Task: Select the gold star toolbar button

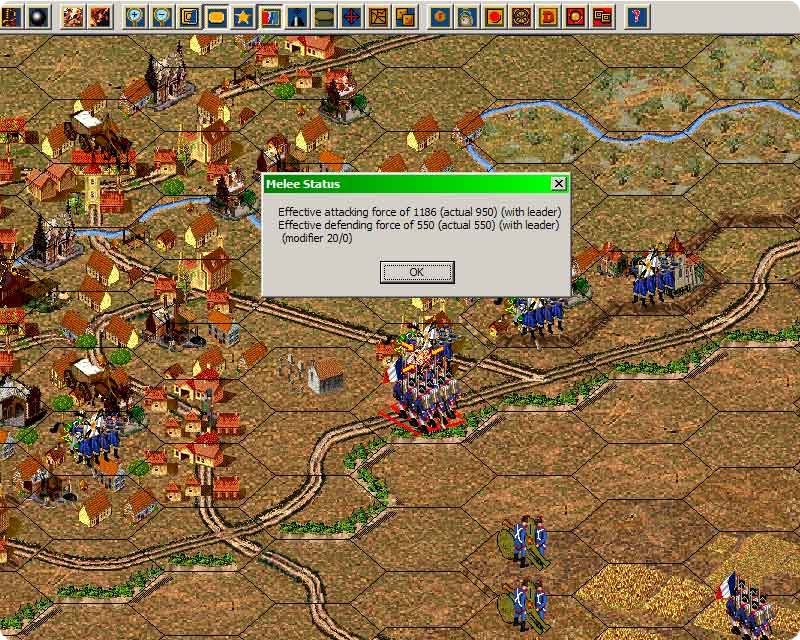Action: (x=243, y=16)
